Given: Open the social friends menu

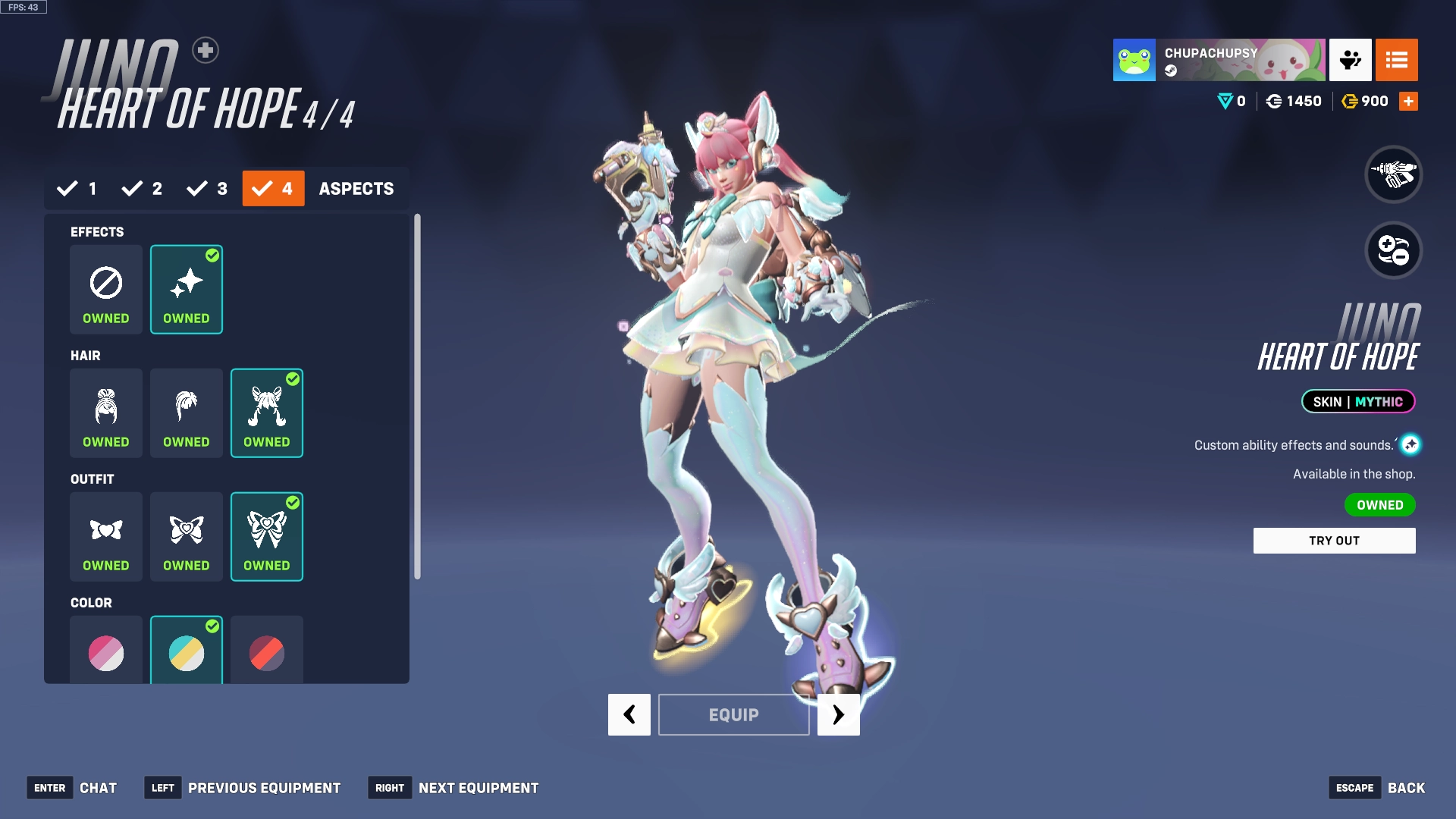Looking at the screenshot, I should (x=1350, y=60).
